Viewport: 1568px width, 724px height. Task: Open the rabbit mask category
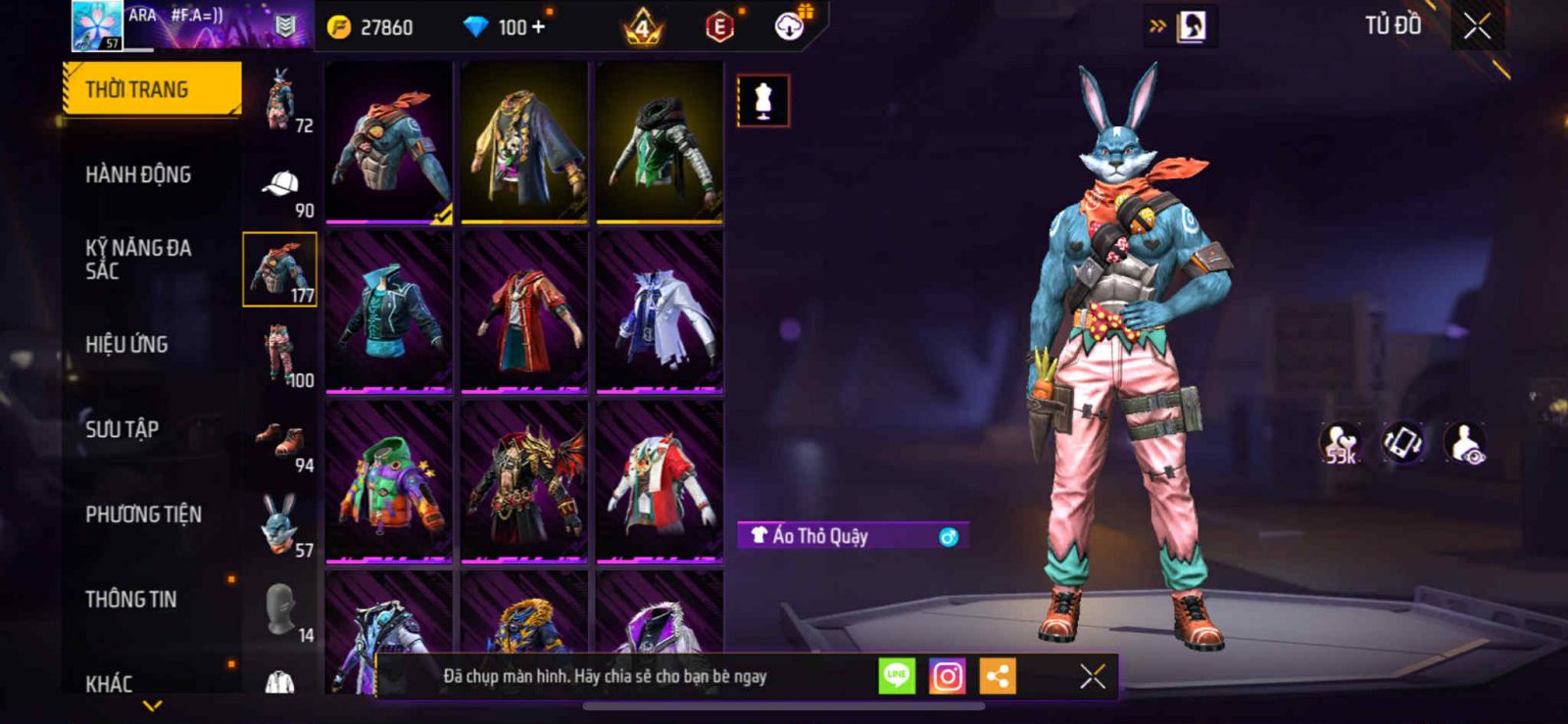(x=279, y=524)
